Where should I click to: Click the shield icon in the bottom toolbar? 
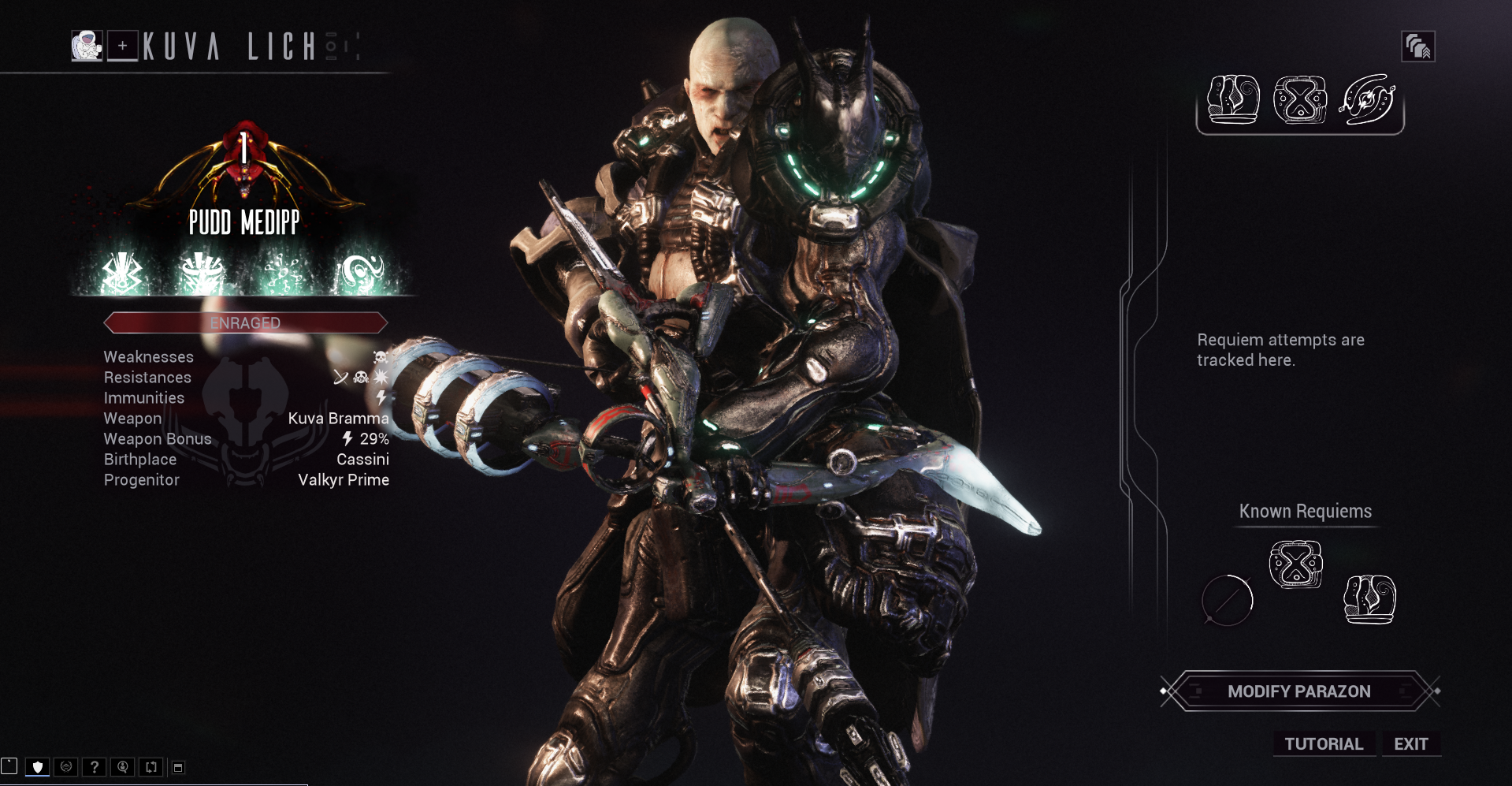[x=37, y=766]
